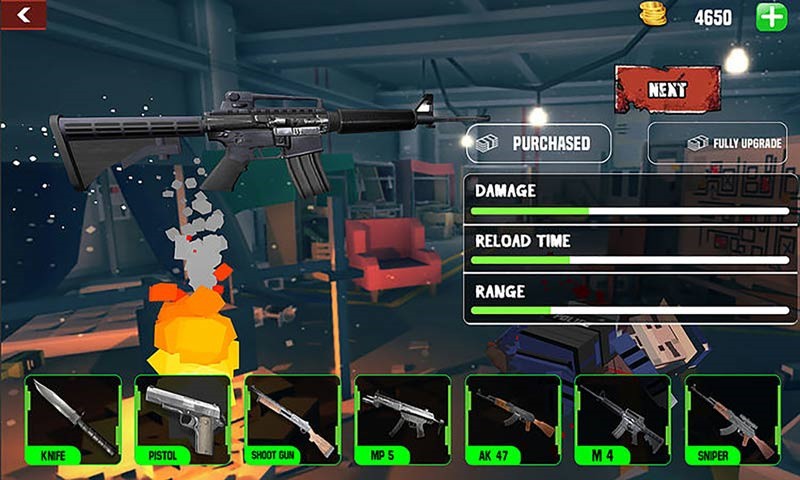Viewport: 800px width, 480px height.
Task: Continue with the red NEXT button
Action: pos(667,89)
